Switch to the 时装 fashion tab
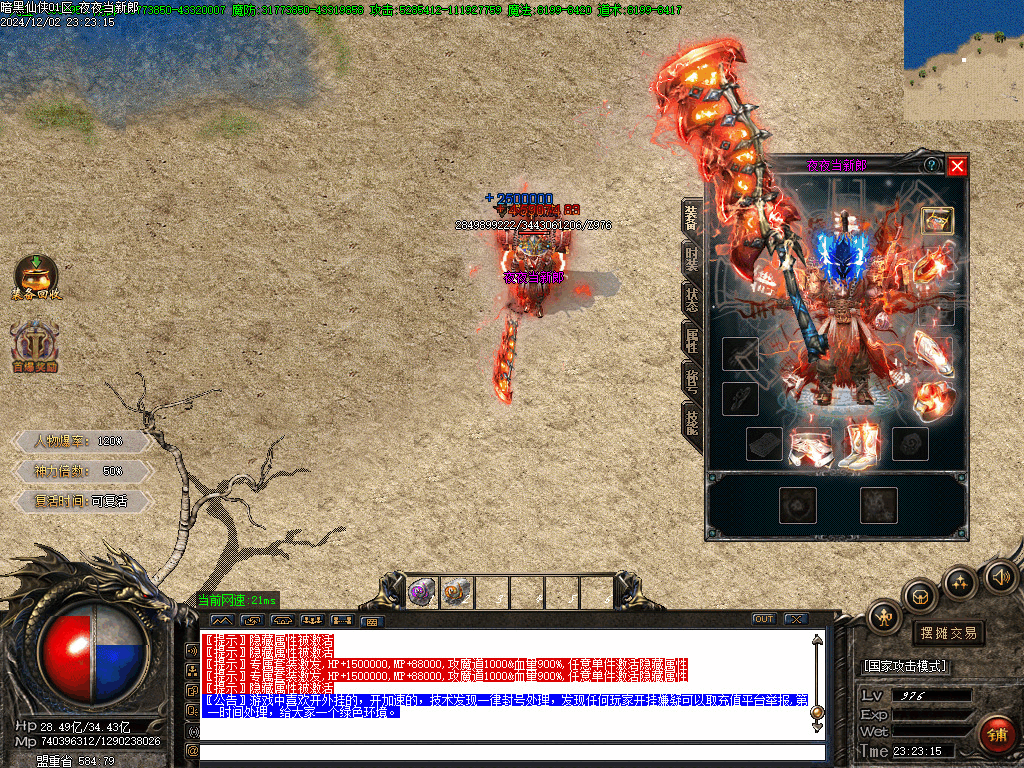This screenshot has width=1024, height=768. click(692, 259)
